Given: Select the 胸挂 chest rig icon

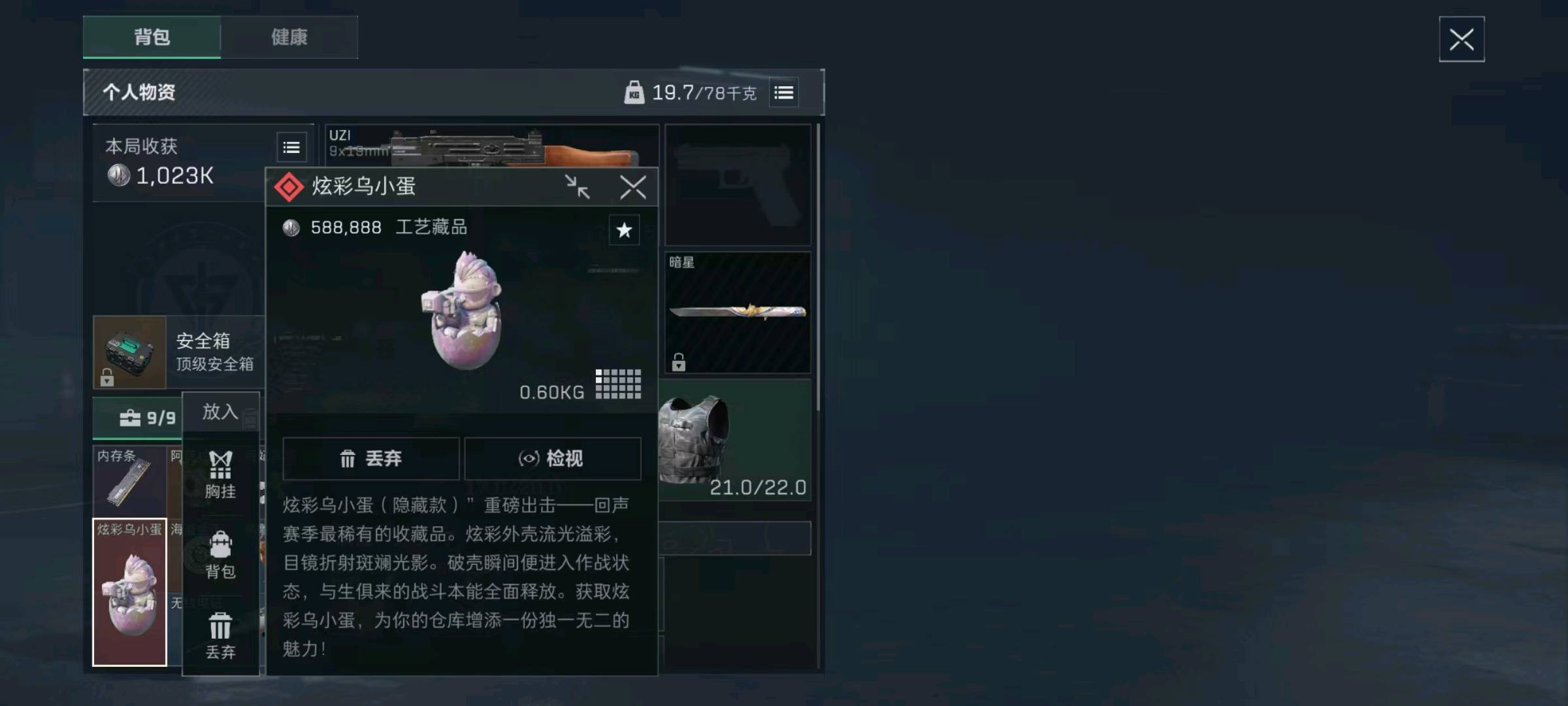Looking at the screenshot, I should 221,465.
